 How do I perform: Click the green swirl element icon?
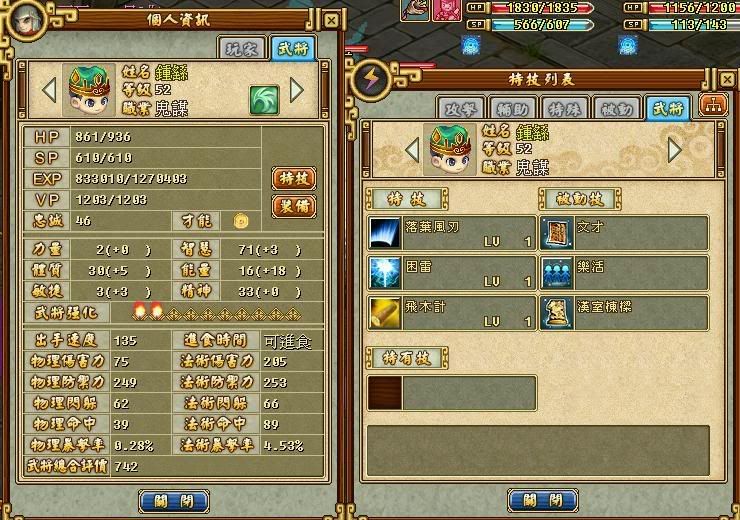tap(263, 98)
